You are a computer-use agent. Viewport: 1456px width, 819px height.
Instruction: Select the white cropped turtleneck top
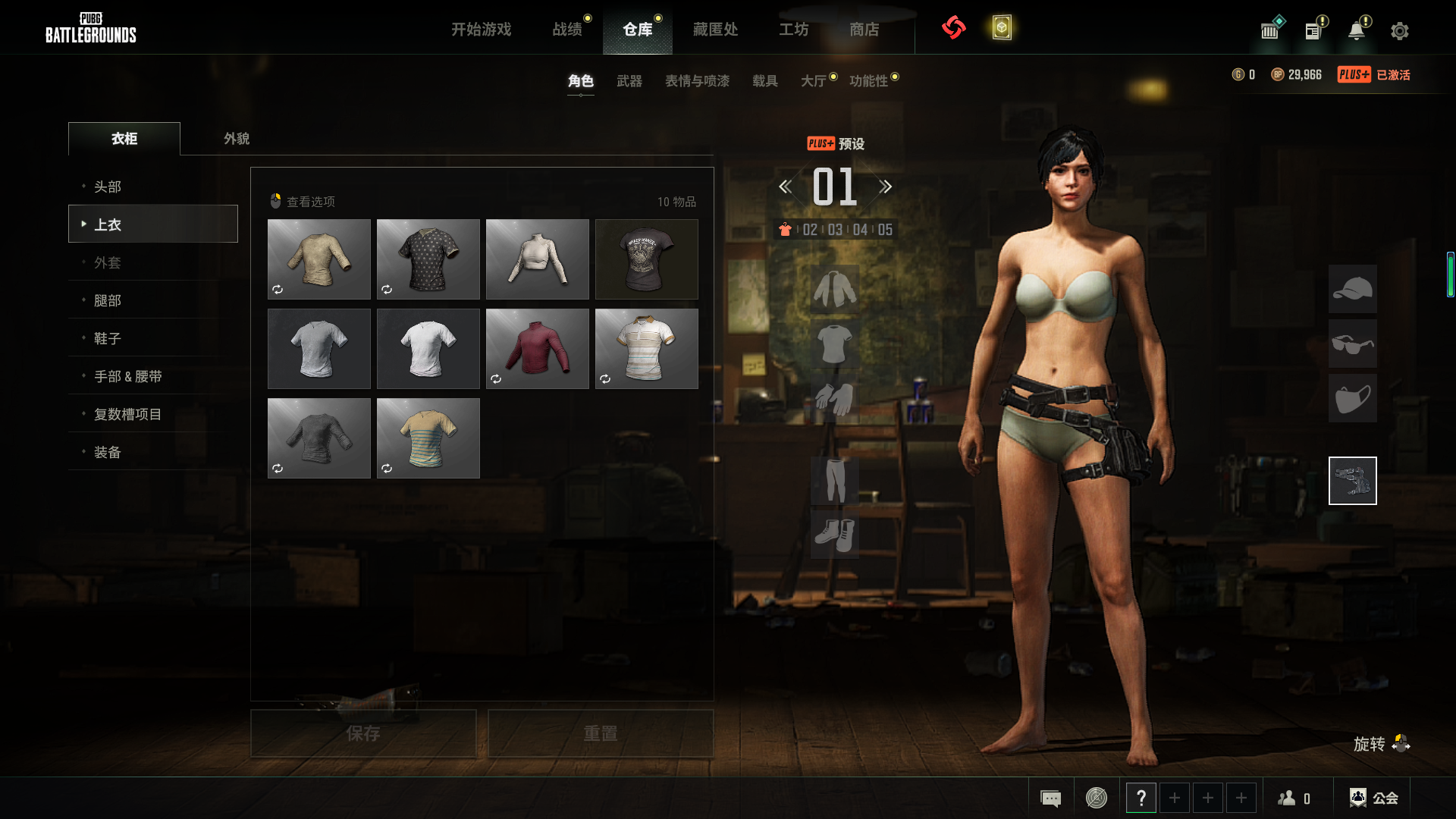click(537, 259)
